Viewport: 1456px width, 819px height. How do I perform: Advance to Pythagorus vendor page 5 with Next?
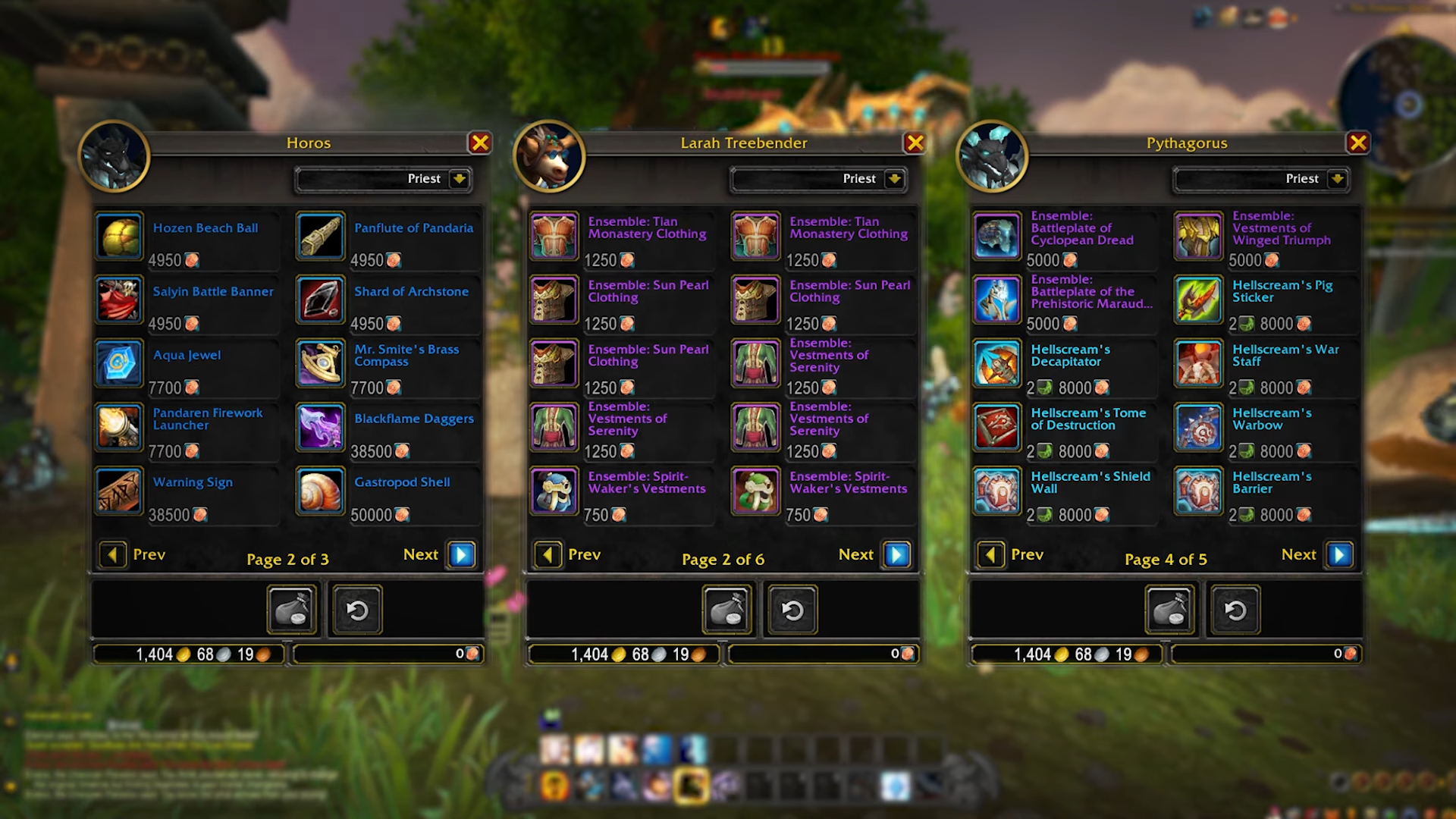tap(1338, 554)
